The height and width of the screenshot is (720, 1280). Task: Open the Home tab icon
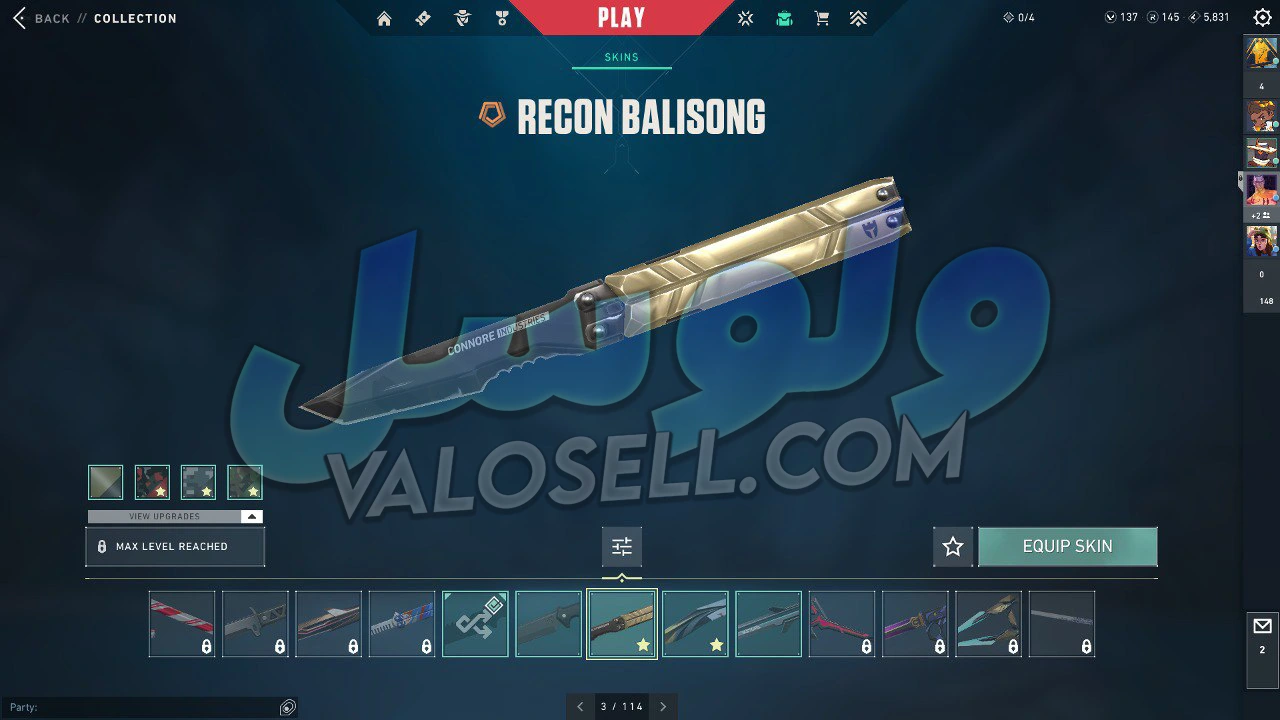[384, 18]
